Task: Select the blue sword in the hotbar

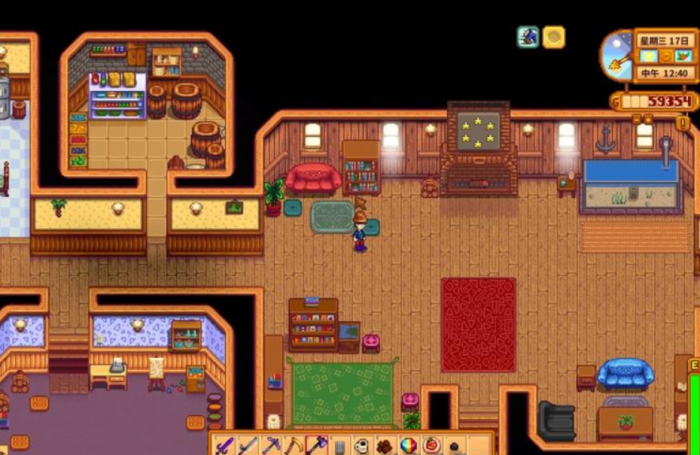Action: tap(247, 445)
